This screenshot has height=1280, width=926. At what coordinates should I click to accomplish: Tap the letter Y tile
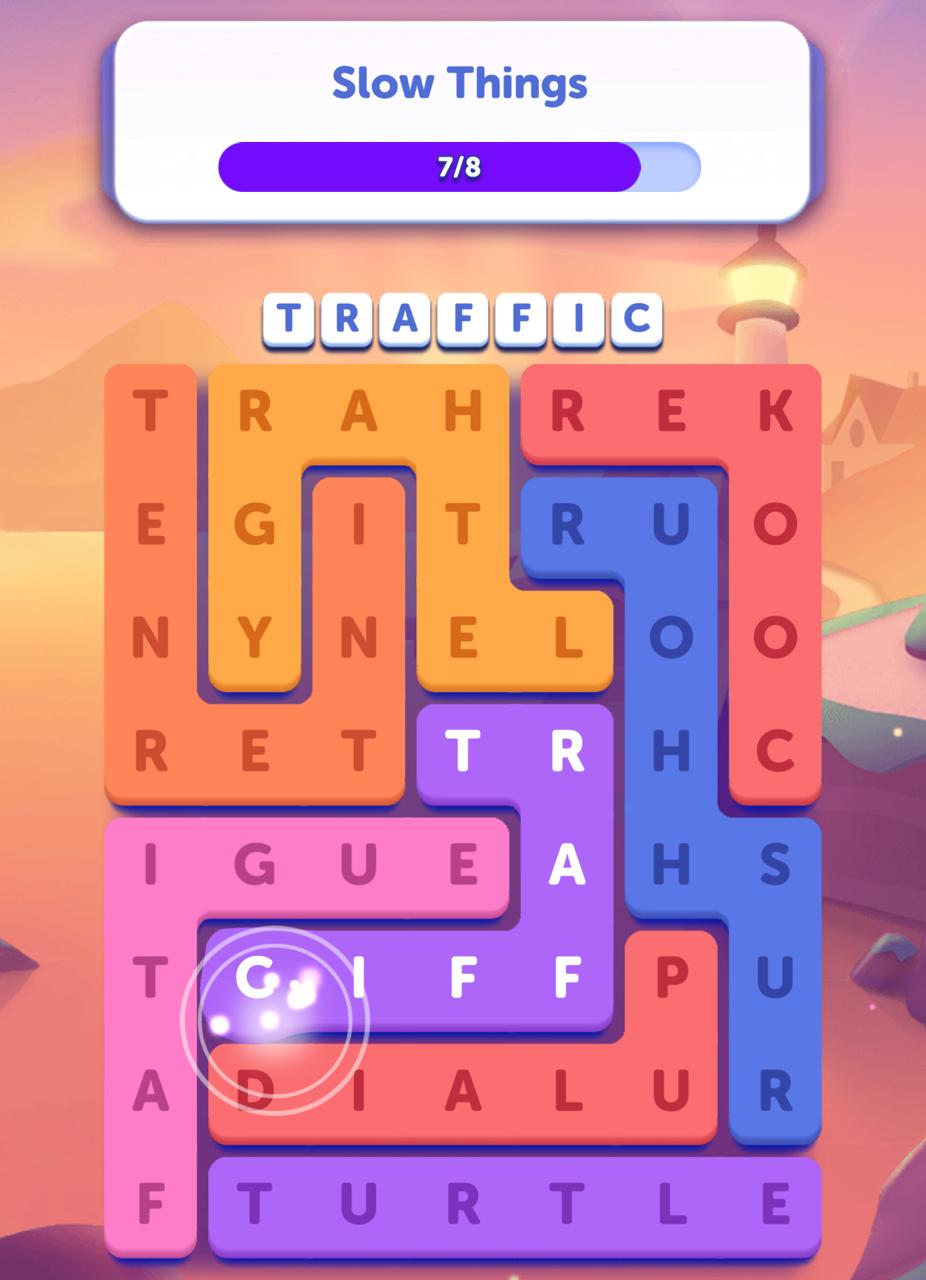[255, 638]
